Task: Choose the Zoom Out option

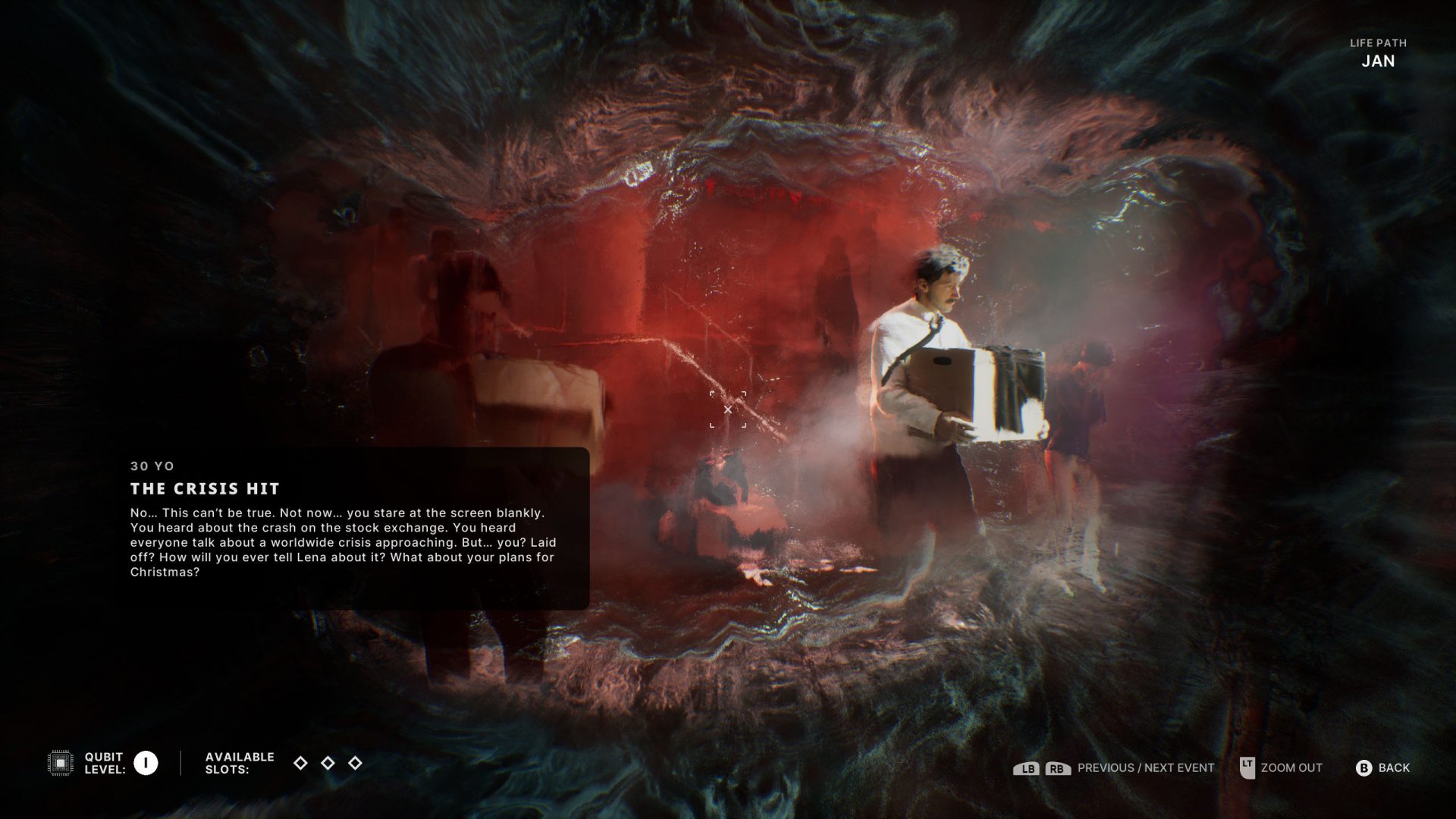Action: tap(1291, 768)
